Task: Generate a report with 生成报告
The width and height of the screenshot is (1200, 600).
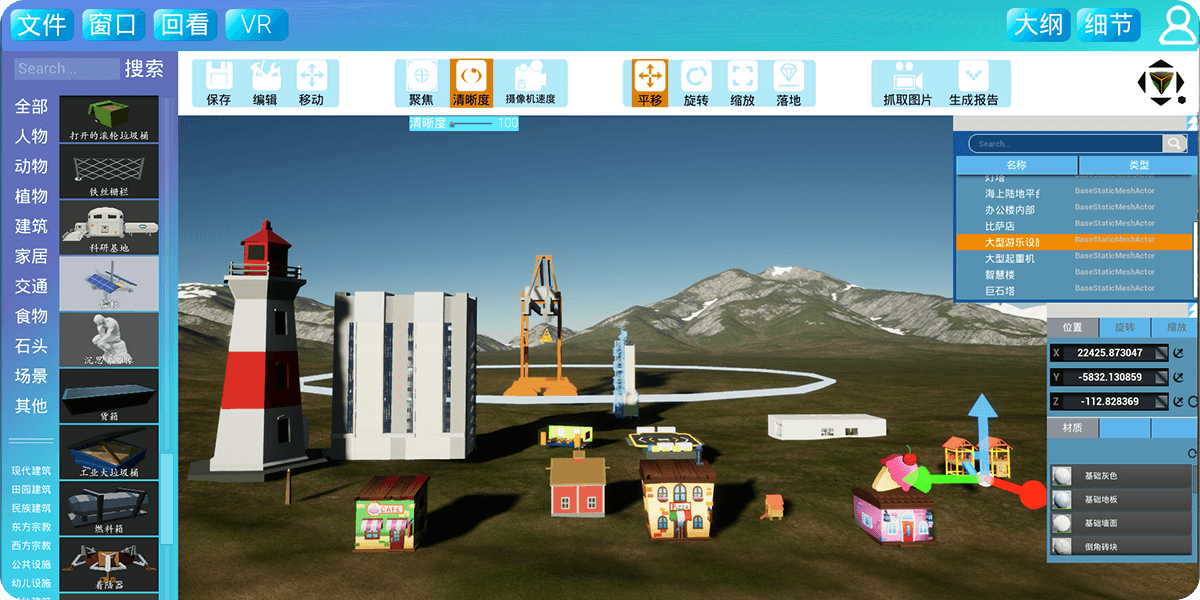Action: click(973, 83)
